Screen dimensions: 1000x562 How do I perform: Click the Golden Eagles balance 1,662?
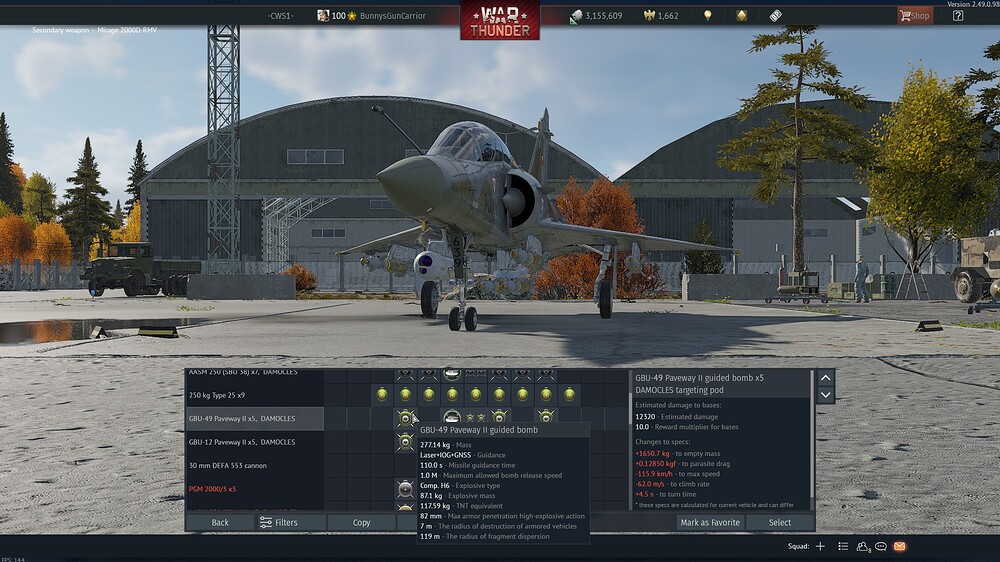[x=660, y=16]
